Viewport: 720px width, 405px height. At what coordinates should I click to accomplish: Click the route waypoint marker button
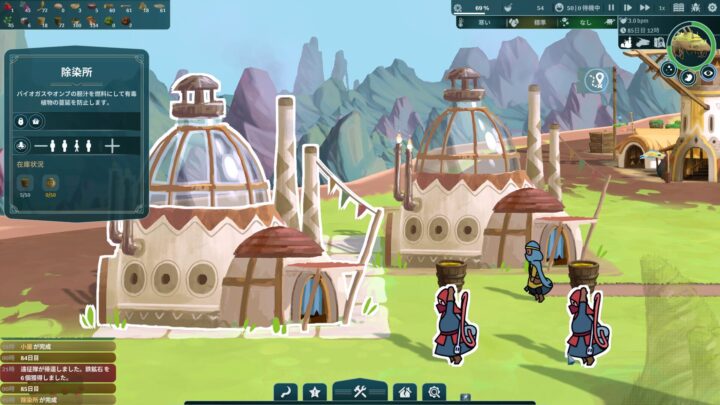pyautogui.click(x=598, y=80)
